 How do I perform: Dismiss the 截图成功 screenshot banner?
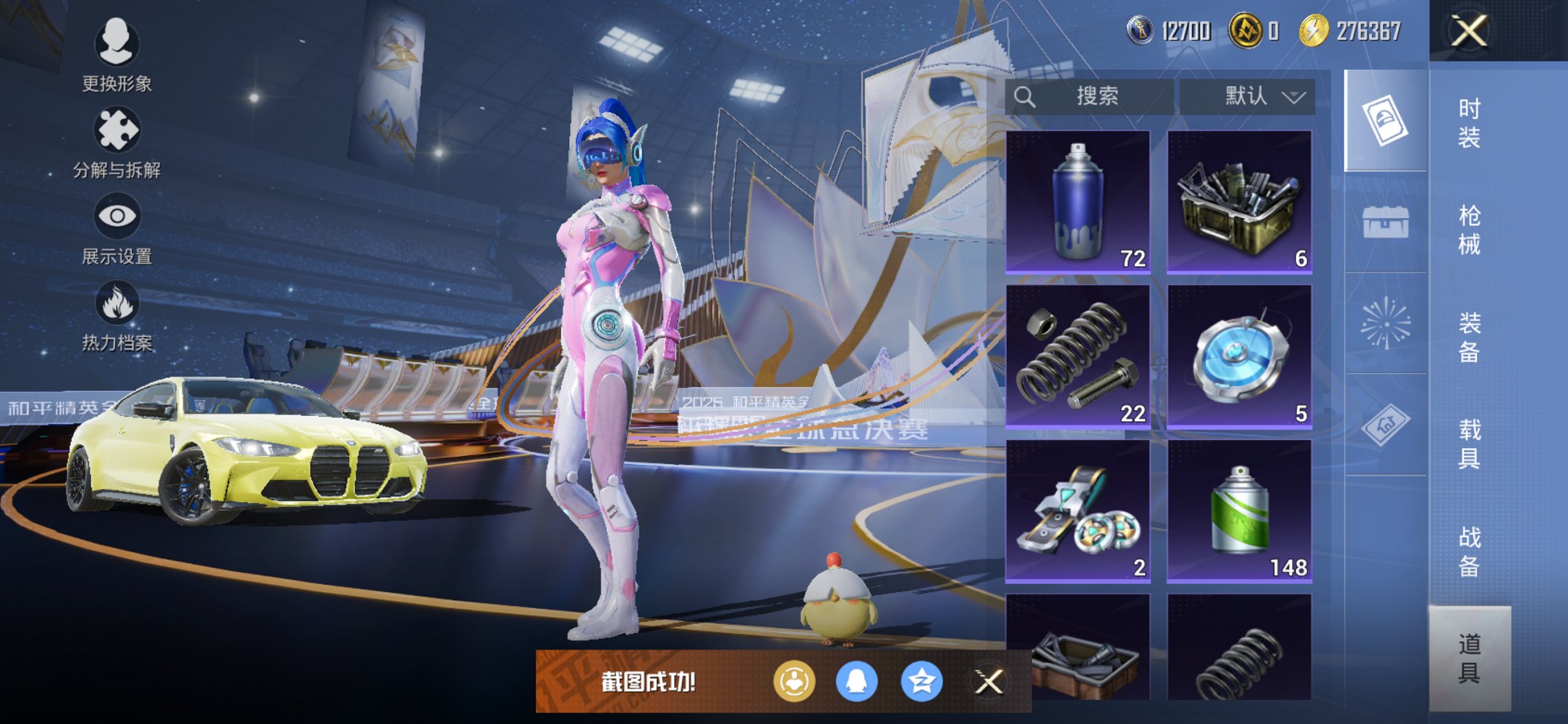989,682
